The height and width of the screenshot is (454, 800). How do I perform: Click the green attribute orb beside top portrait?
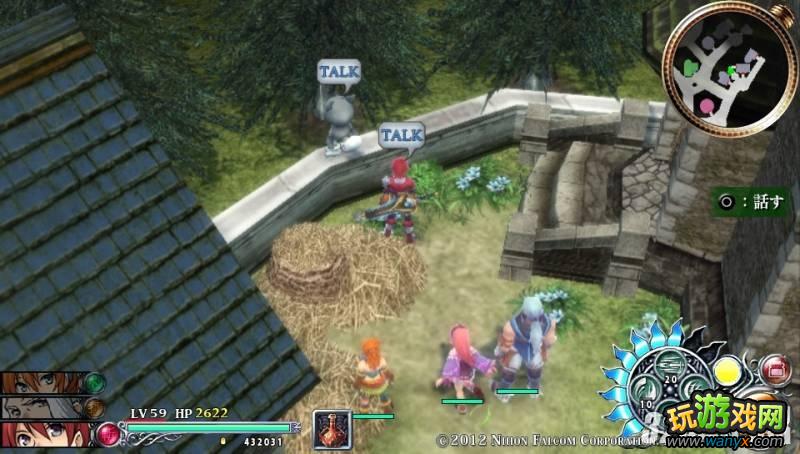[94, 382]
